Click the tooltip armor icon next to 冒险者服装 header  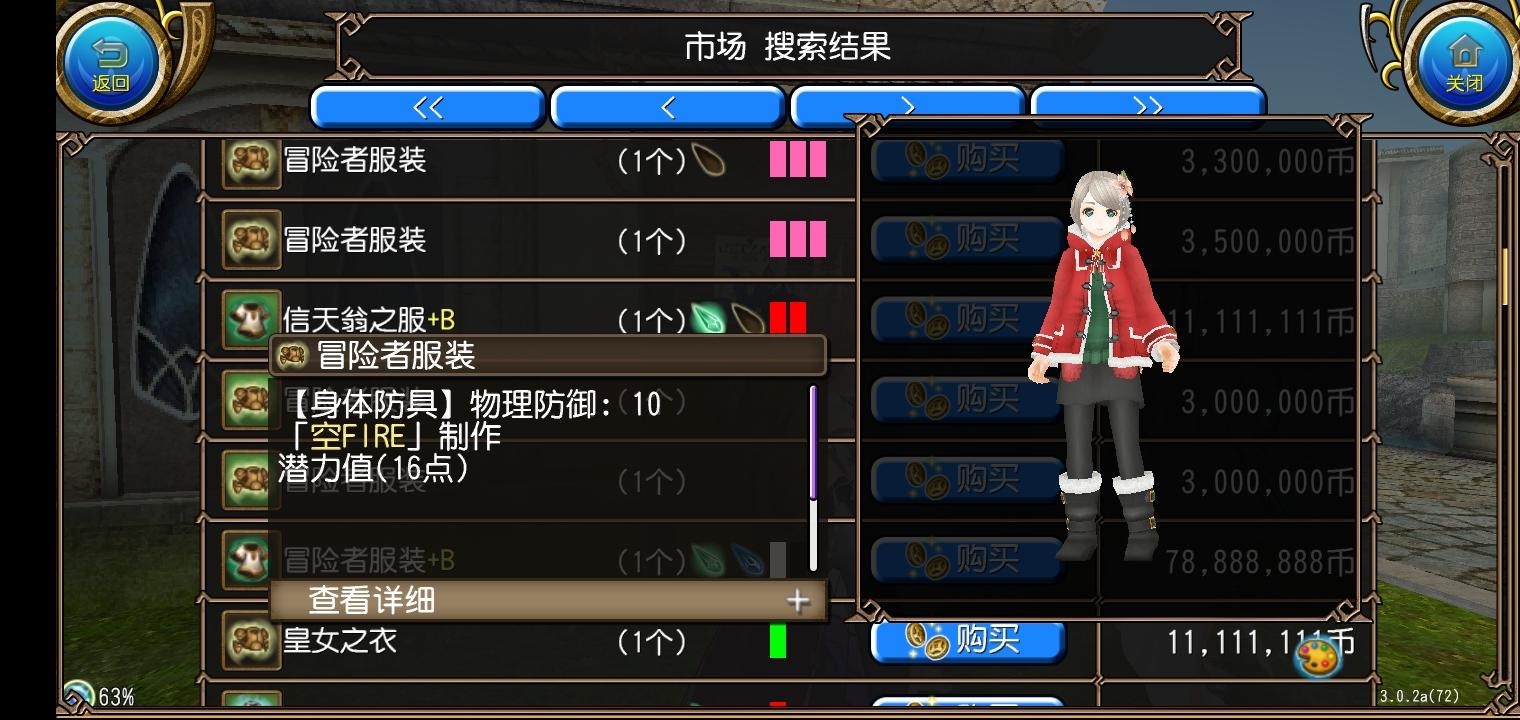(292, 355)
